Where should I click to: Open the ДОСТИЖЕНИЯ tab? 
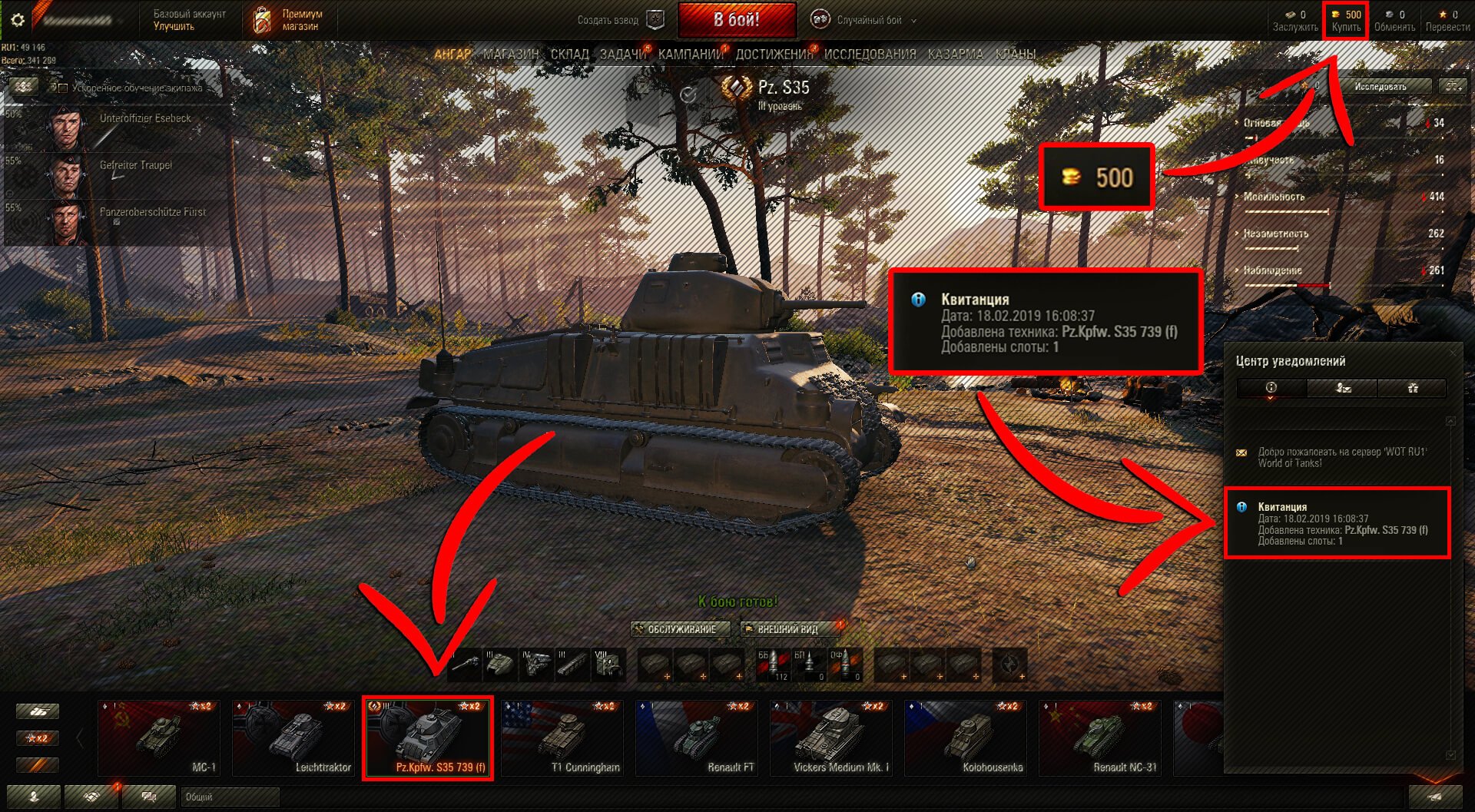774,54
